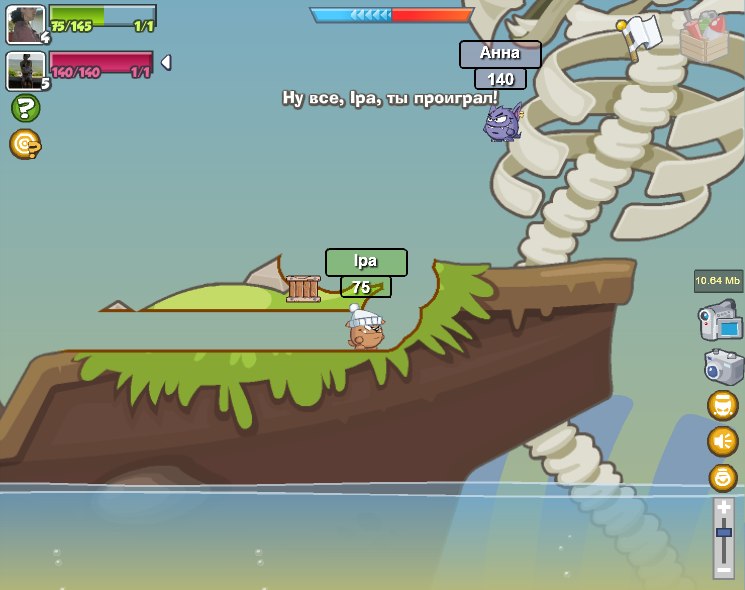Open the green question mark help button
Image resolution: width=745 pixels, height=590 pixels.
(25, 108)
